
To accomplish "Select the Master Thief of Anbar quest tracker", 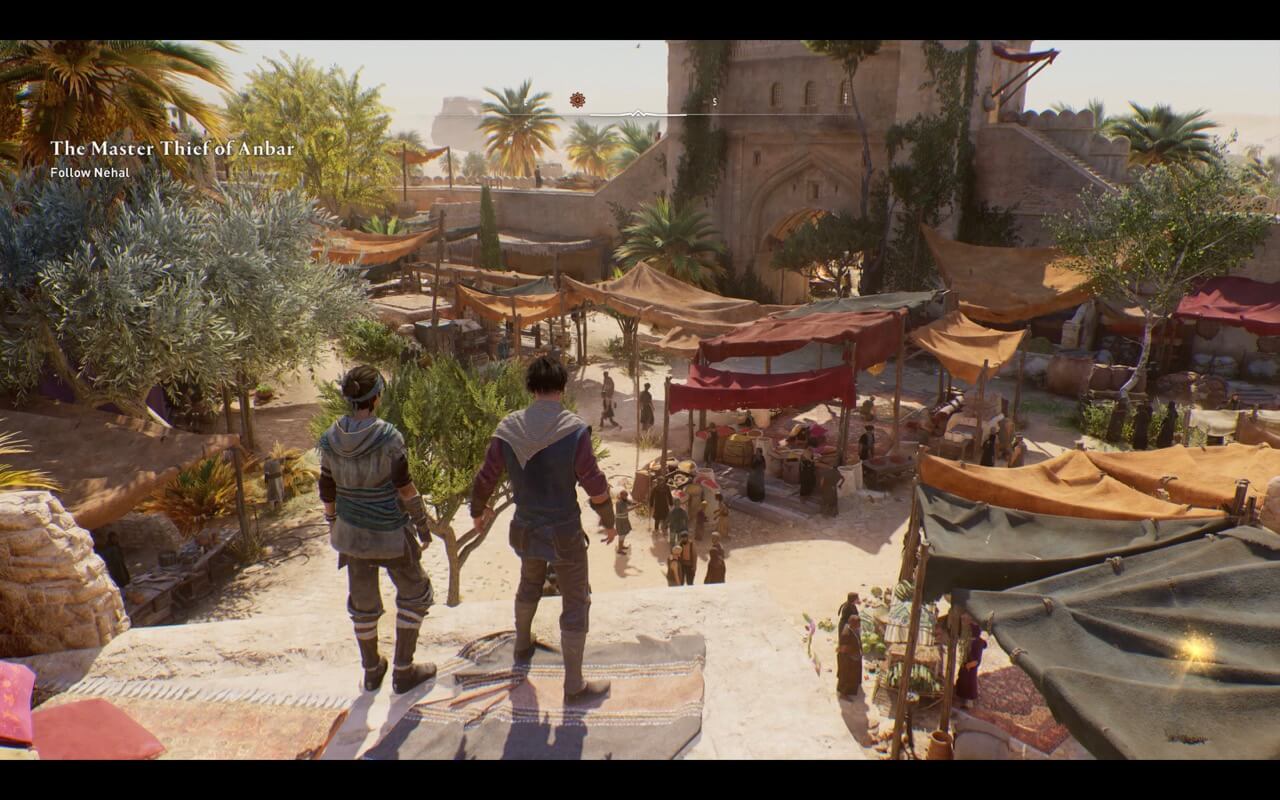I will (172, 150).
